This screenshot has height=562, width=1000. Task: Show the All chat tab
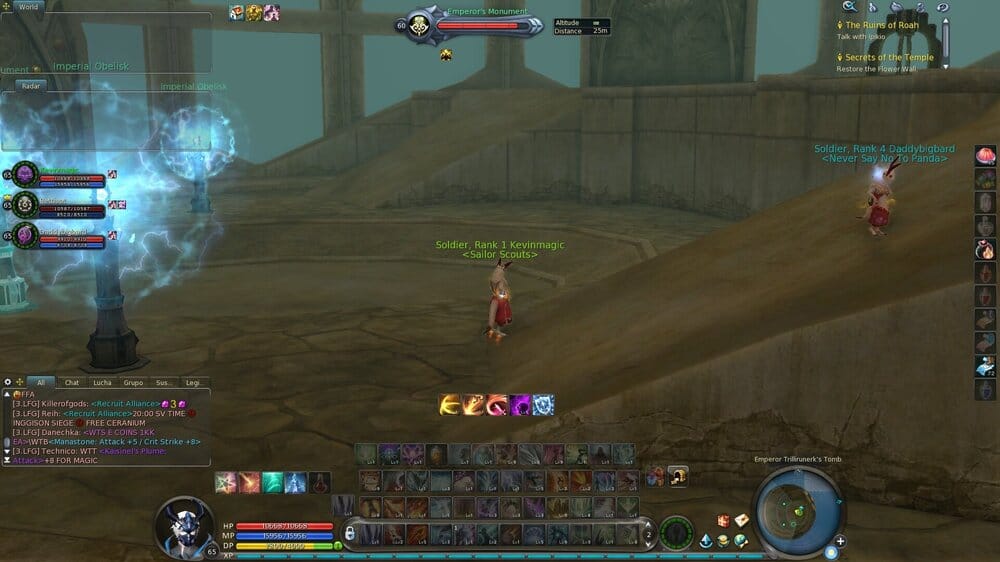[41, 382]
